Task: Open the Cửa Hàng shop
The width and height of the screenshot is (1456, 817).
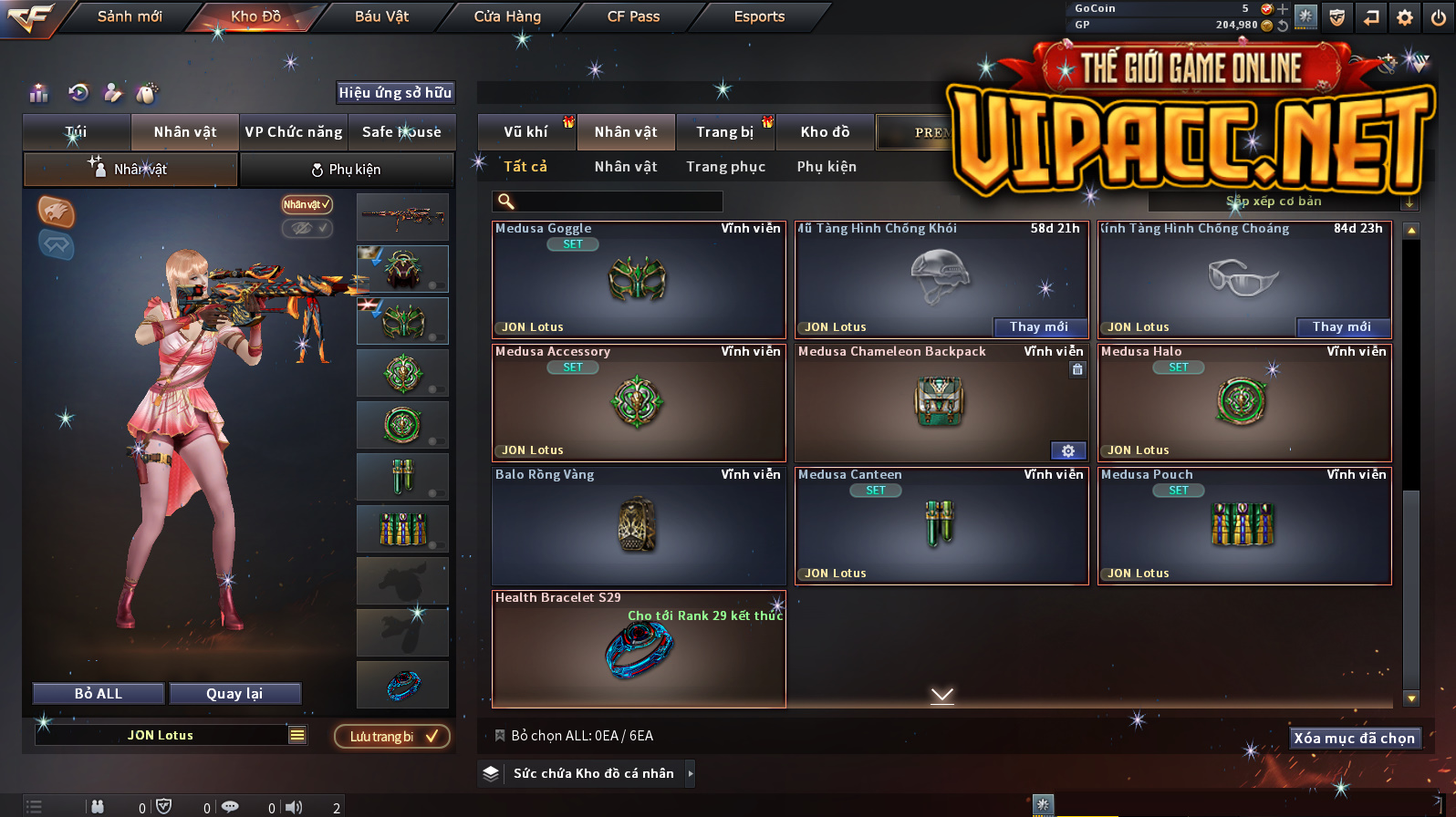Action: click(507, 16)
